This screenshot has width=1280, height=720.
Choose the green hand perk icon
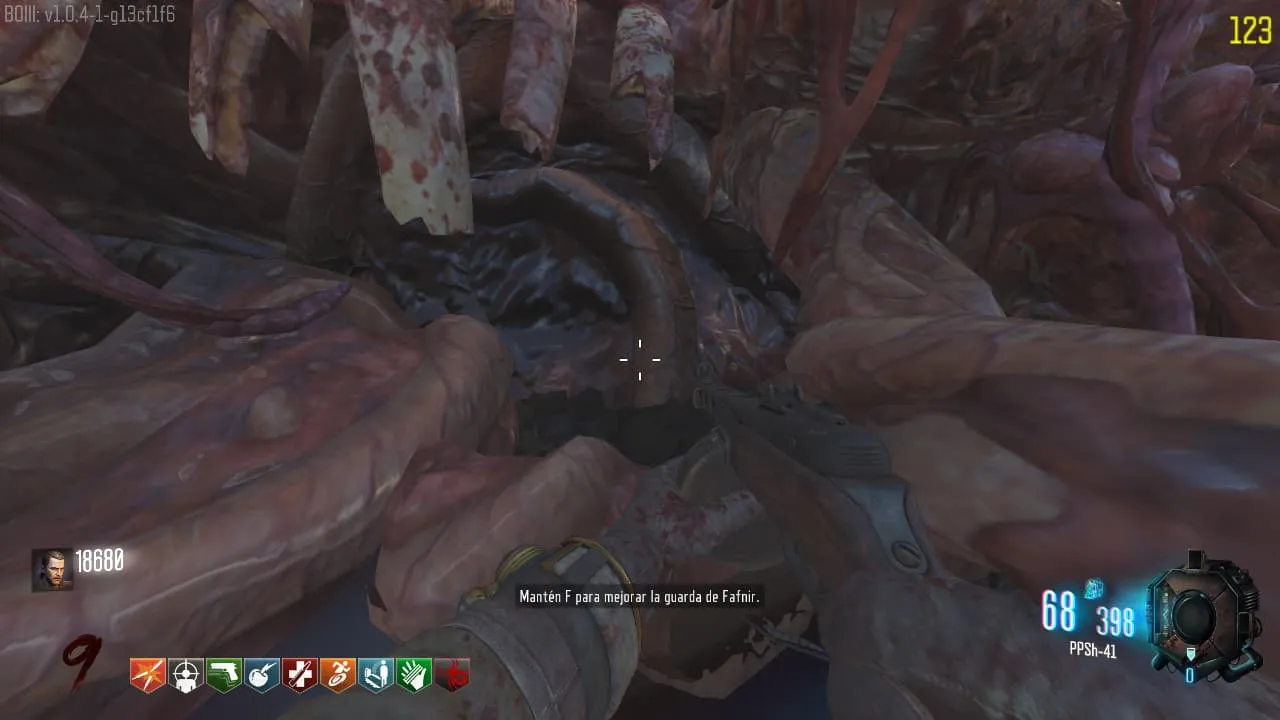(x=413, y=675)
